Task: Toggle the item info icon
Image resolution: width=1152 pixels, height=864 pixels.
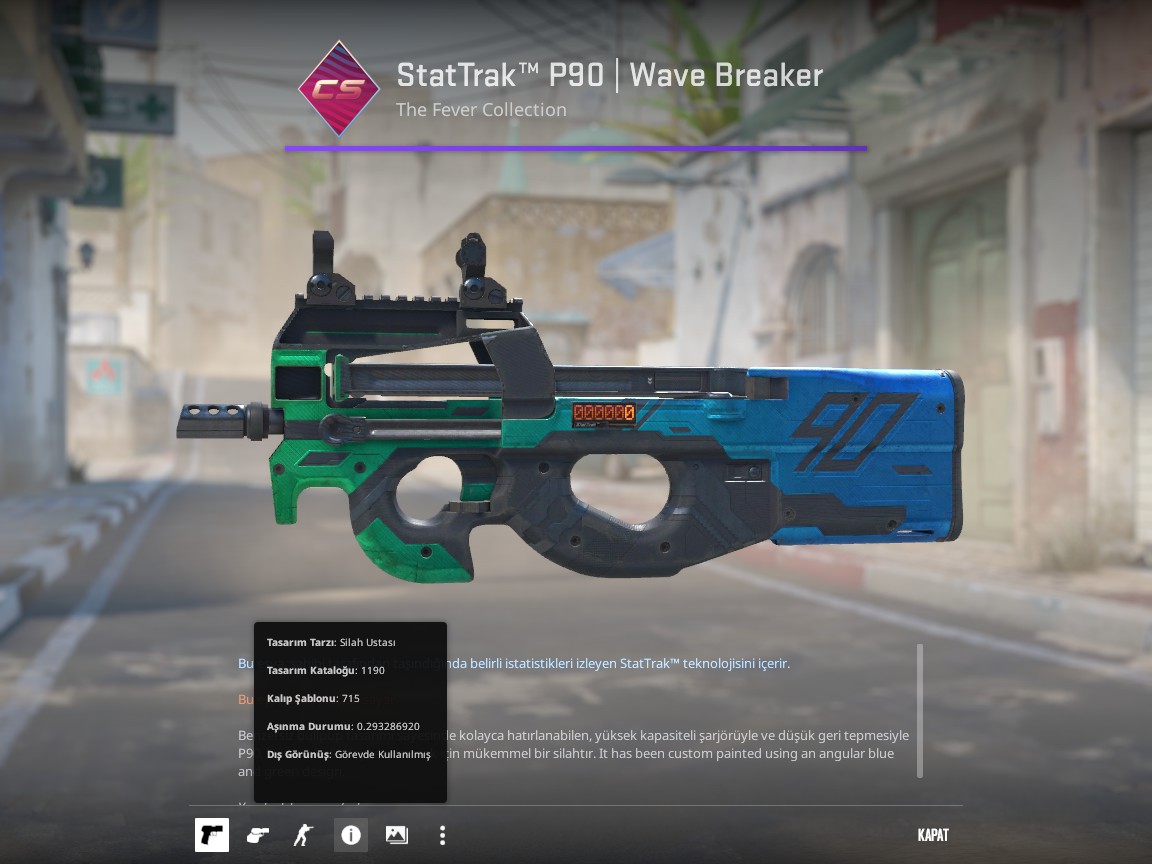Action: point(351,835)
